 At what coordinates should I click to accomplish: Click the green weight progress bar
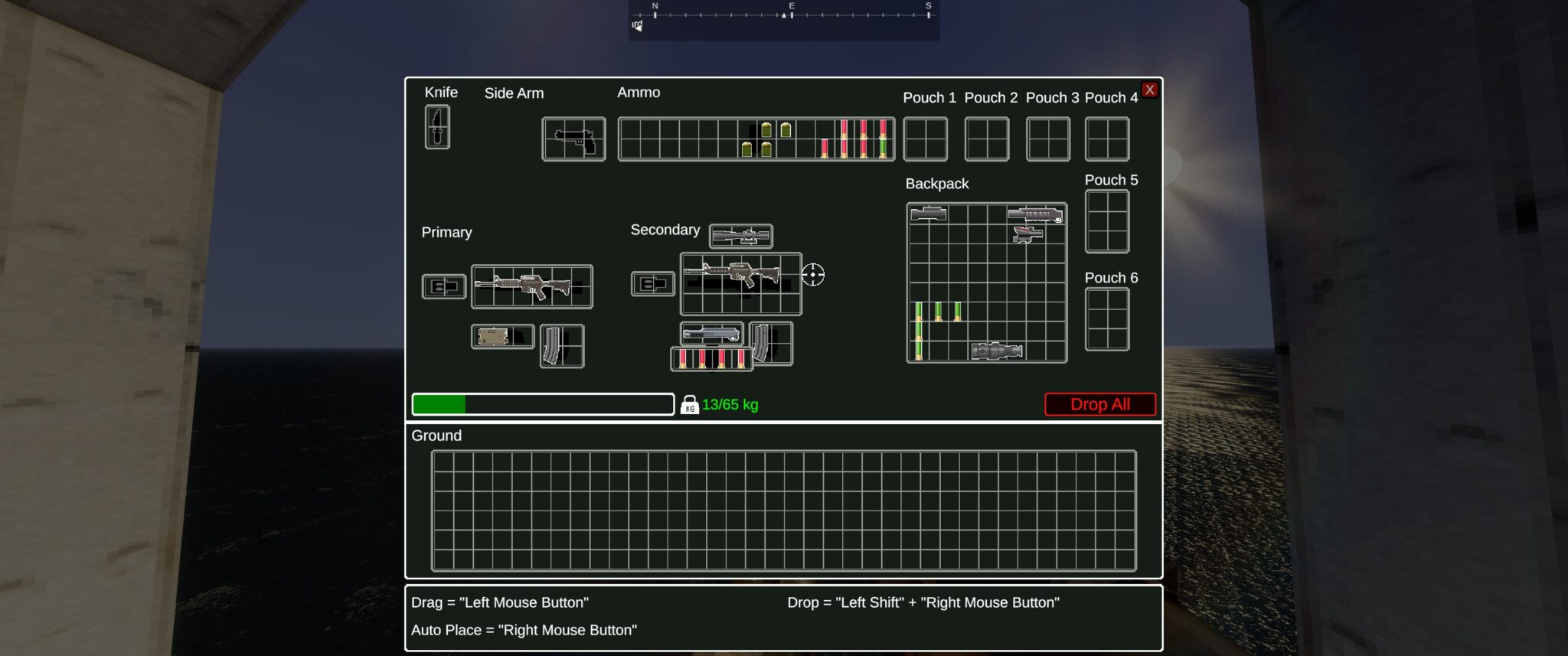(x=440, y=405)
